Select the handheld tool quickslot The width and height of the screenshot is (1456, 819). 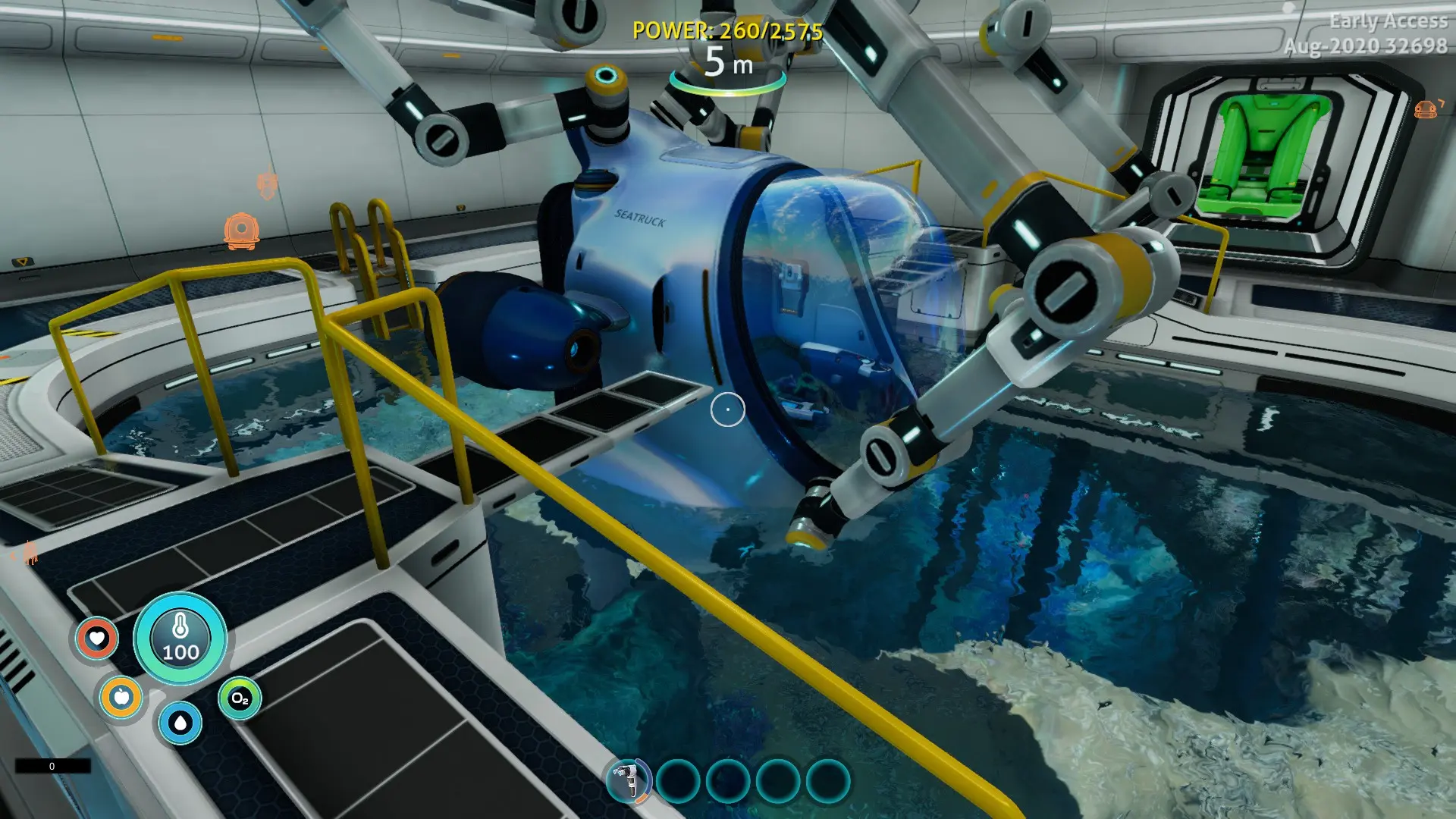(x=628, y=780)
